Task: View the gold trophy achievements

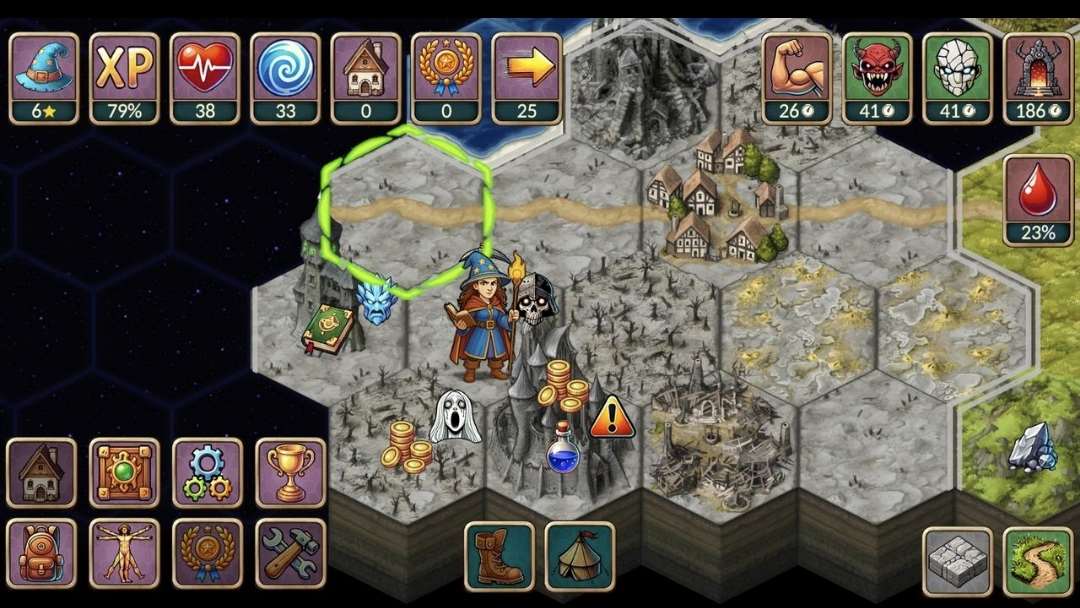Action: 290,472
